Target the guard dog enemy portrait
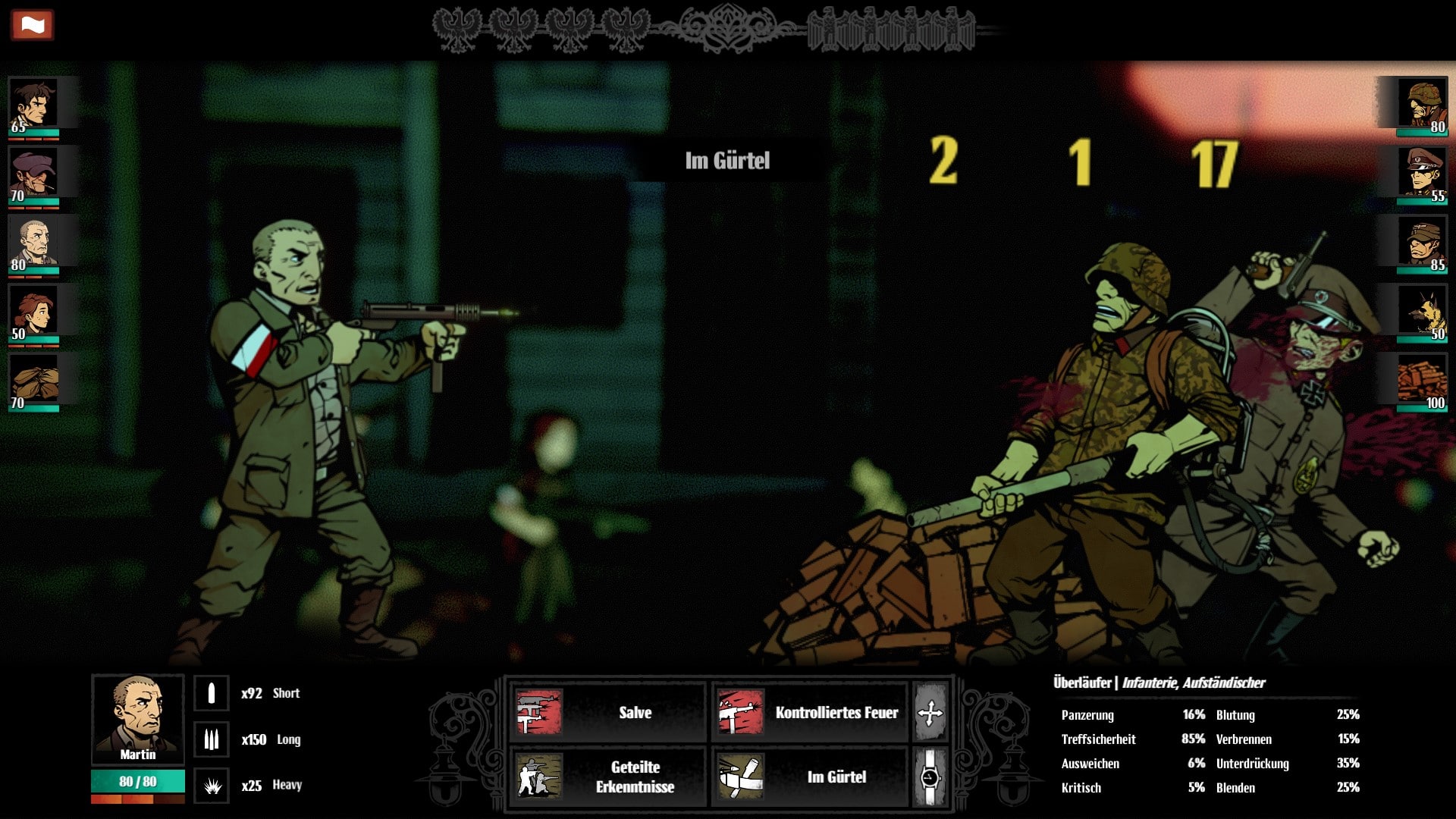This screenshot has height=819, width=1456. pyautogui.click(x=1423, y=313)
